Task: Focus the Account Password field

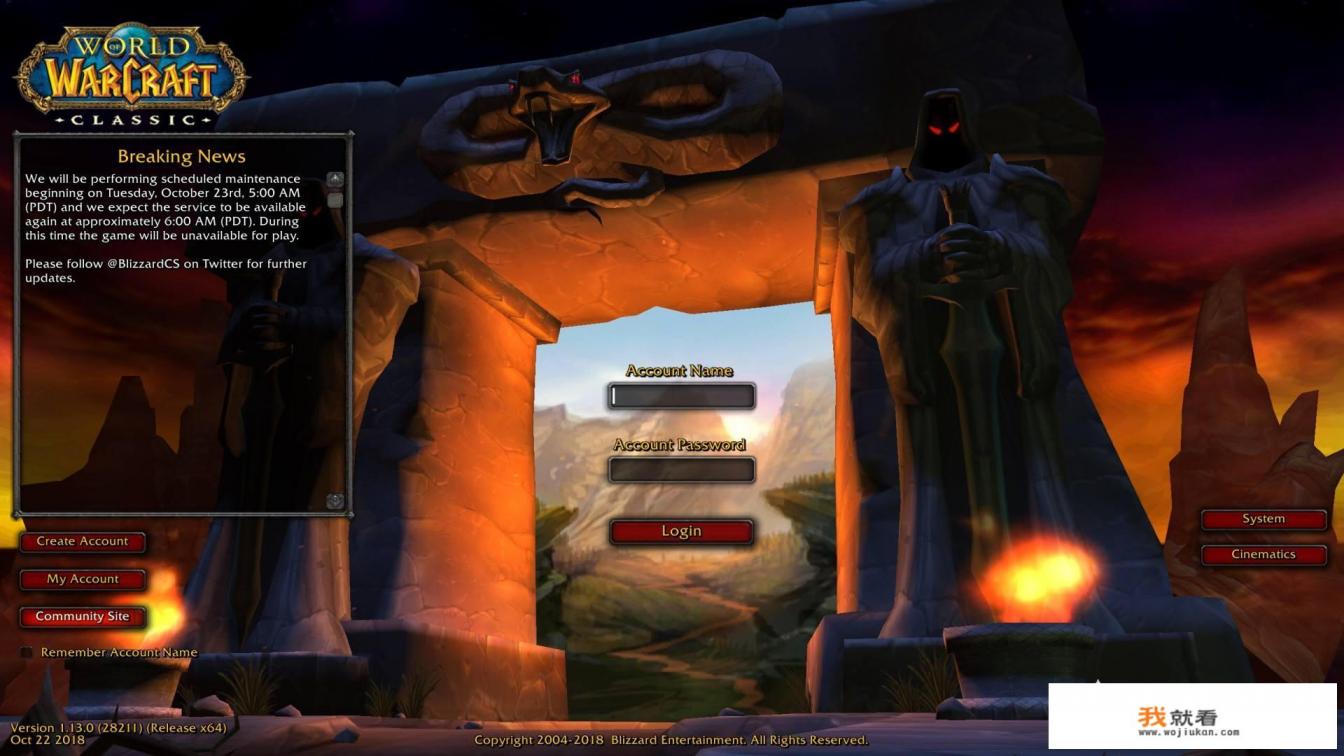Action: pyautogui.click(x=682, y=470)
